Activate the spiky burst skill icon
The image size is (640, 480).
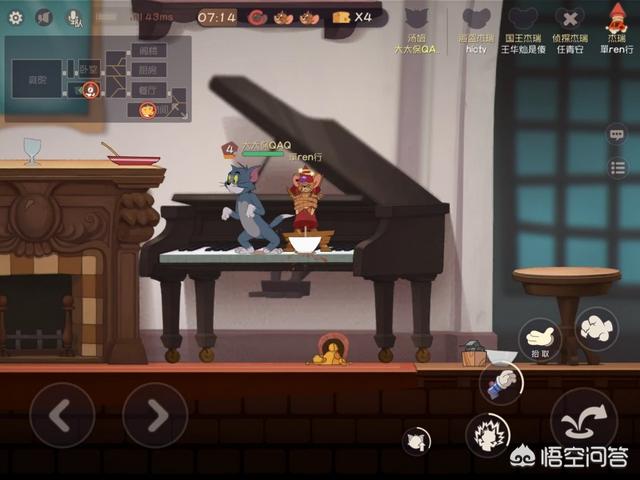pyautogui.click(x=488, y=435)
